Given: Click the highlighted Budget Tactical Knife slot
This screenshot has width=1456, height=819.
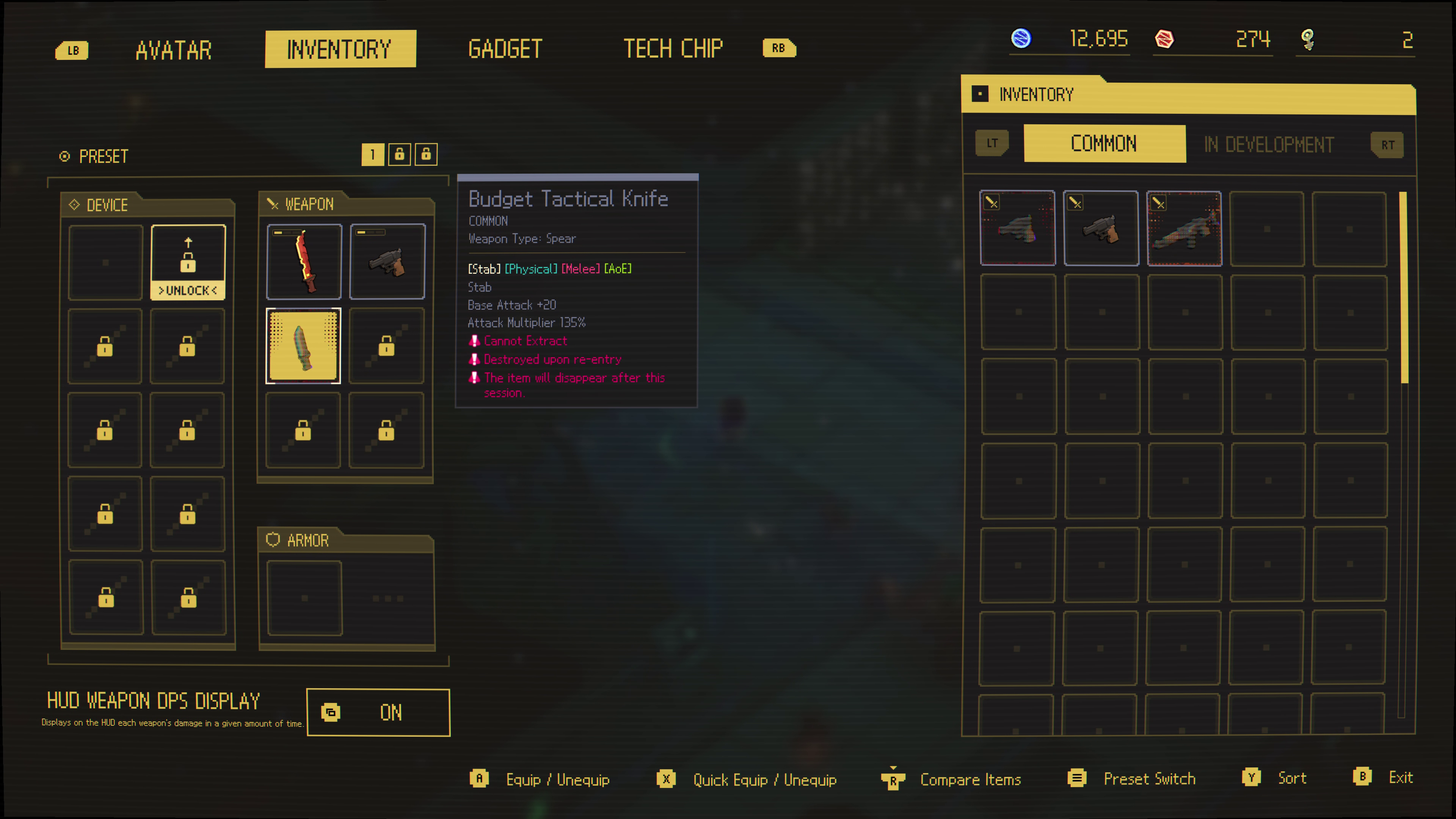Looking at the screenshot, I should [303, 345].
